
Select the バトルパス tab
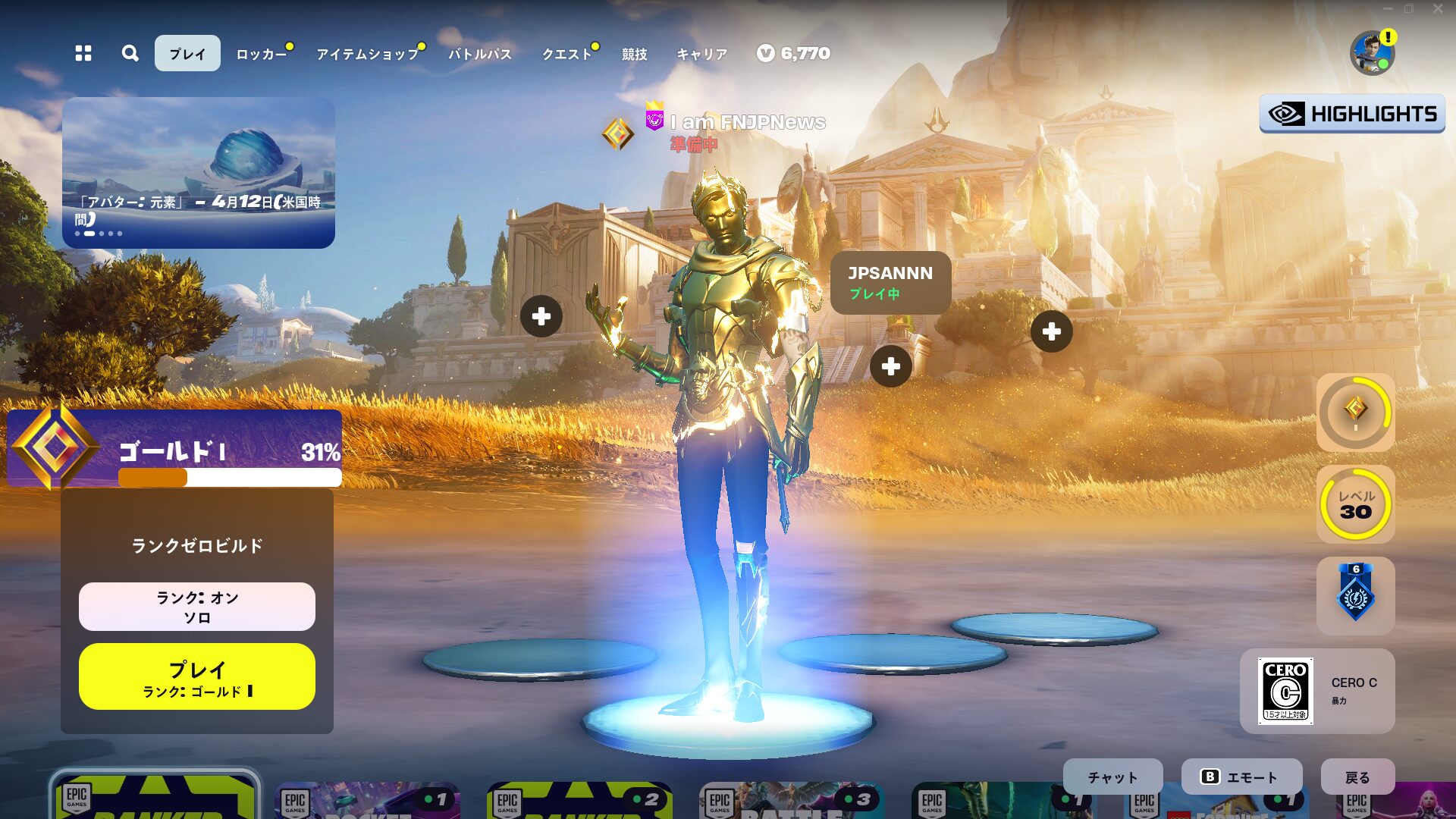pyautogui.click(x=480, y=54)
